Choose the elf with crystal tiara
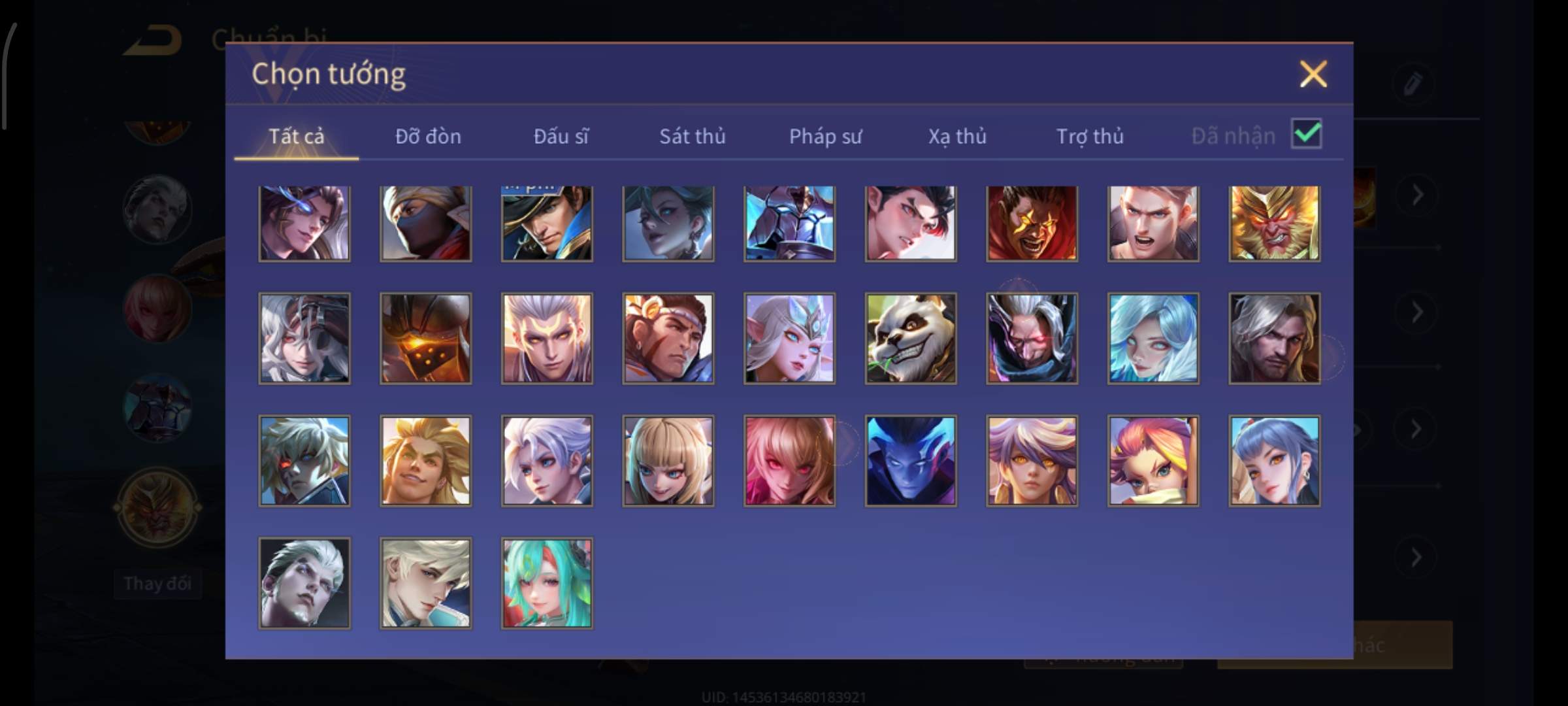 [x=789, y=338]
